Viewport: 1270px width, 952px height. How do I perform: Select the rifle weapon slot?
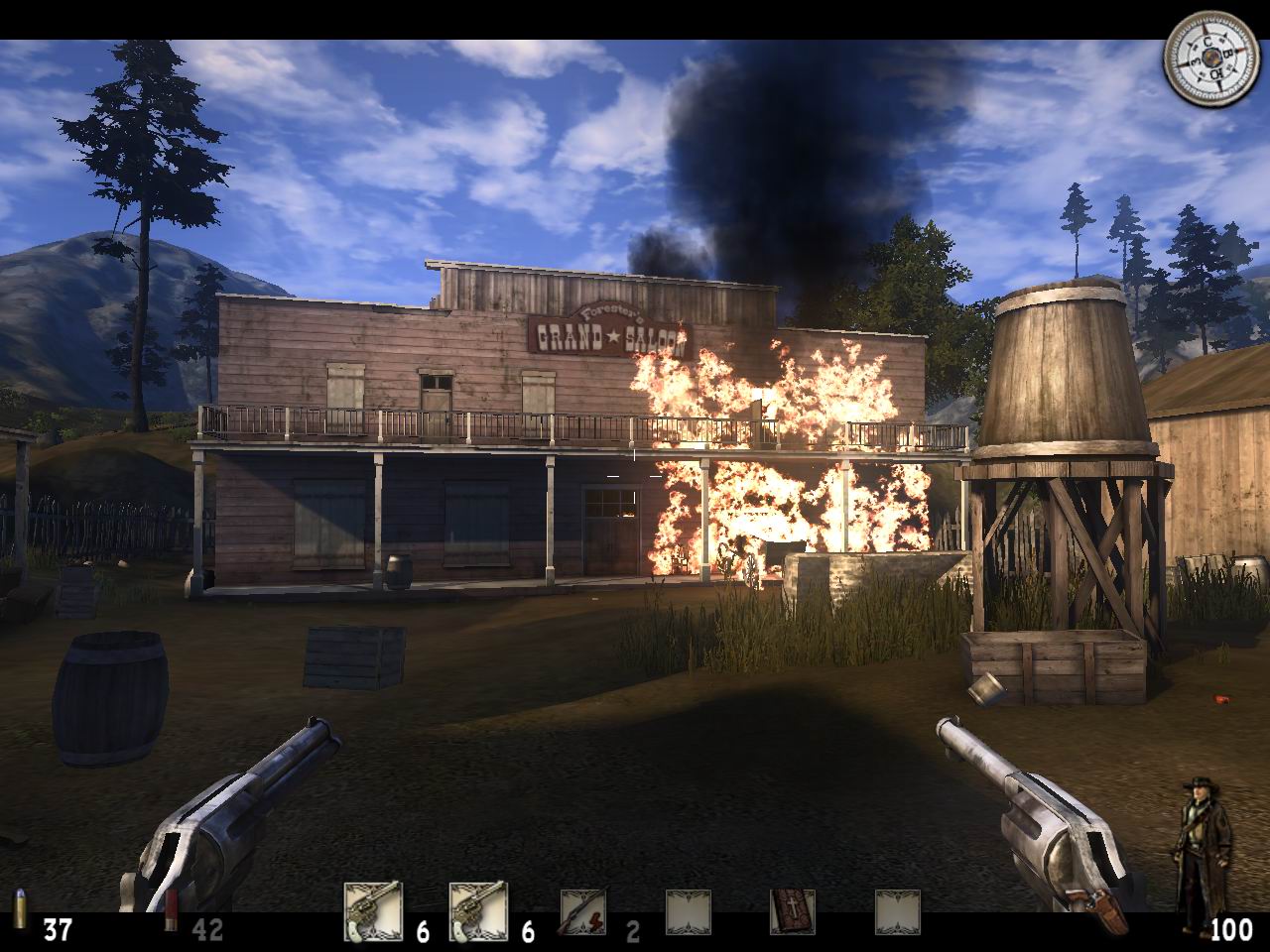[583, 912]
